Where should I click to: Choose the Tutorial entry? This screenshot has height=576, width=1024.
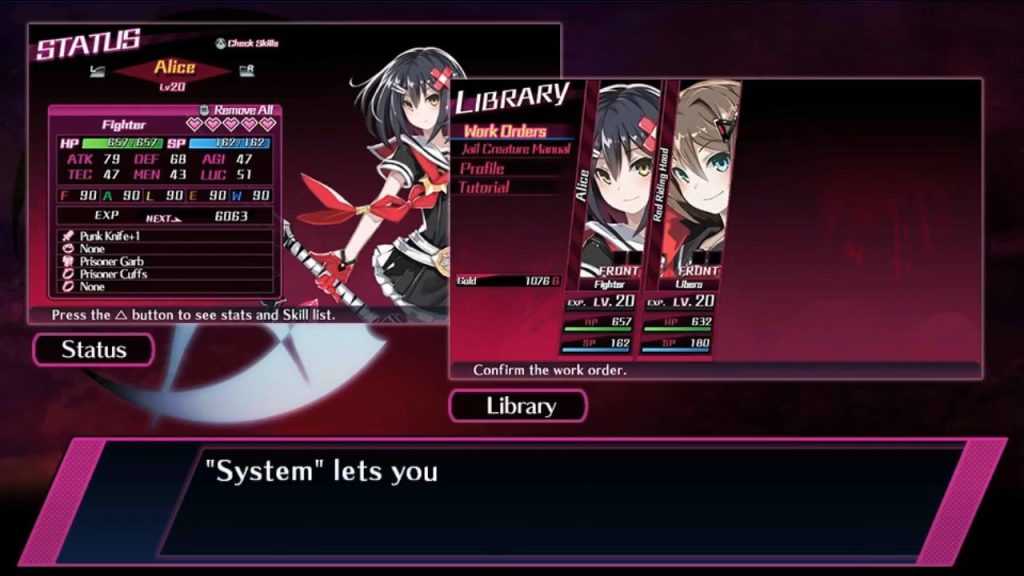(x=485, y=187)
